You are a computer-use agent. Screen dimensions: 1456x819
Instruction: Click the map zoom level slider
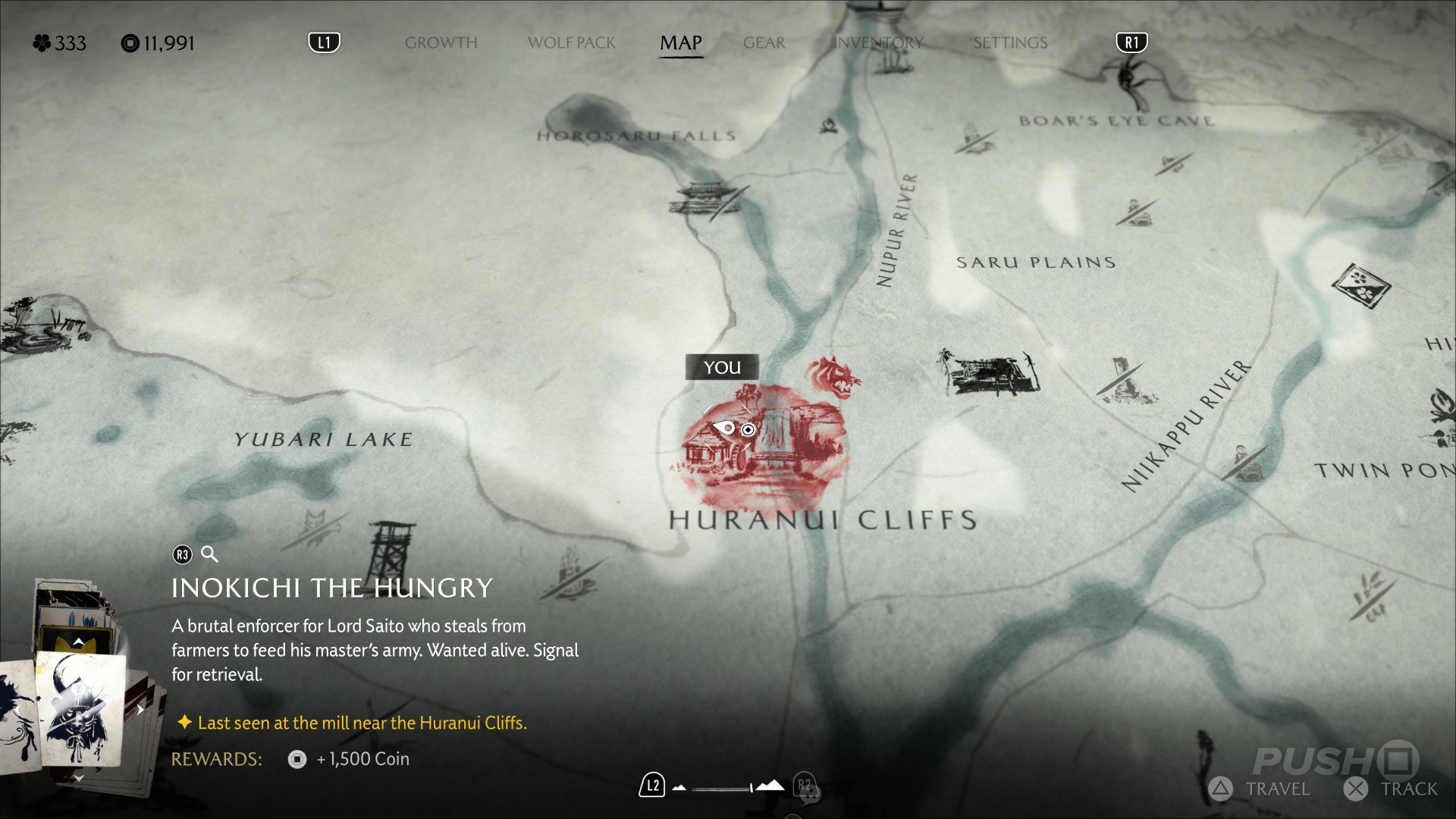pyautogui.click(x=723, y=789)
